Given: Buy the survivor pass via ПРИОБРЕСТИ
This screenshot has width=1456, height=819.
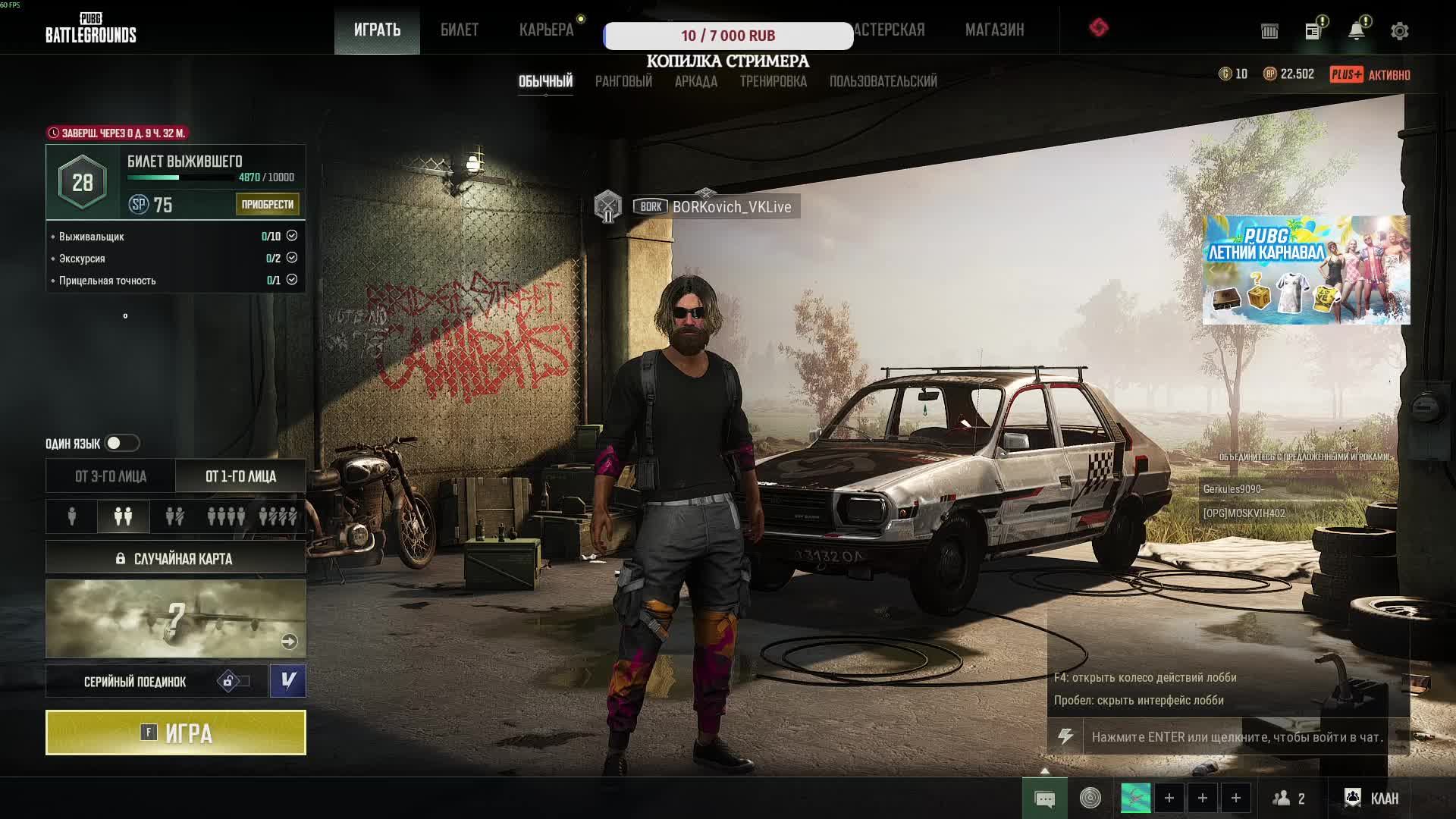Looking at the screenshot, I should coord(267,204).
